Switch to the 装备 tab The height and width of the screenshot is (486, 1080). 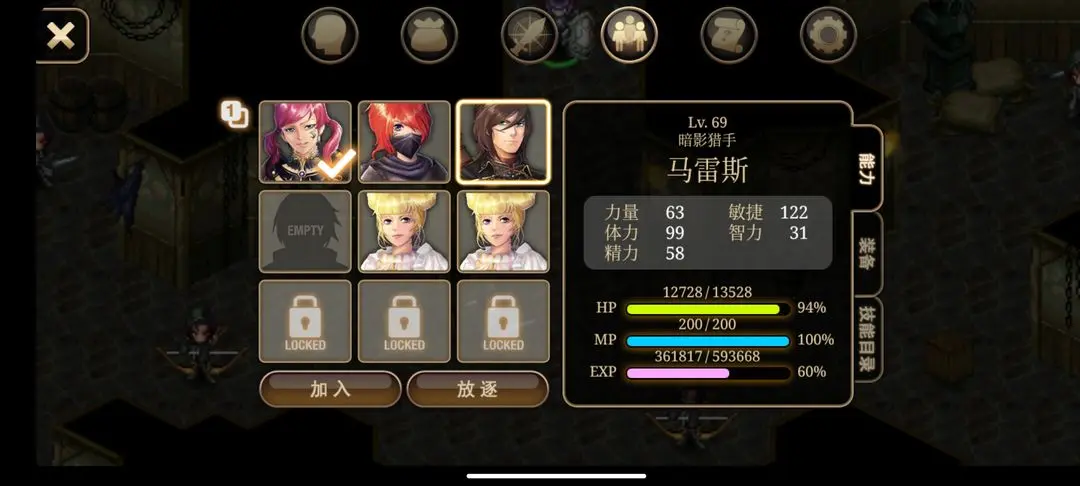pyautogui.click(x=867, y=255)
